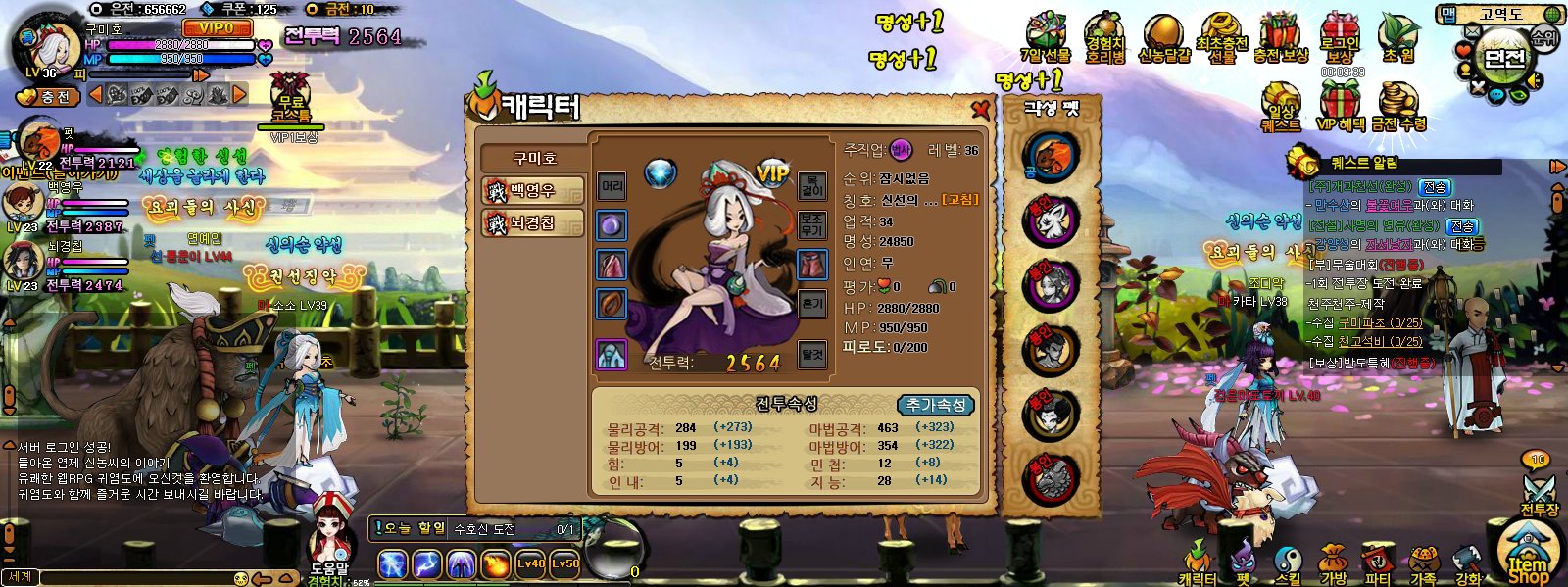Close the 캐릭터 character window

tap(979, 108)
